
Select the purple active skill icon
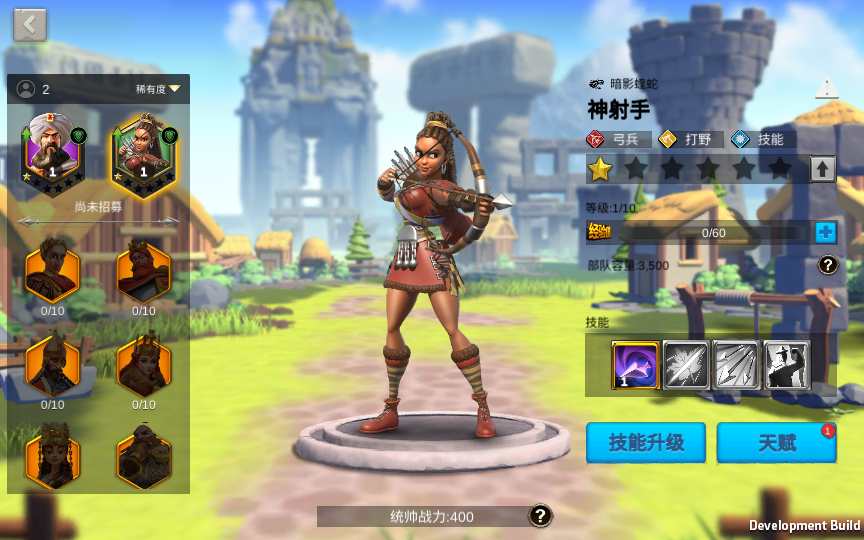[x=635, y=365]
